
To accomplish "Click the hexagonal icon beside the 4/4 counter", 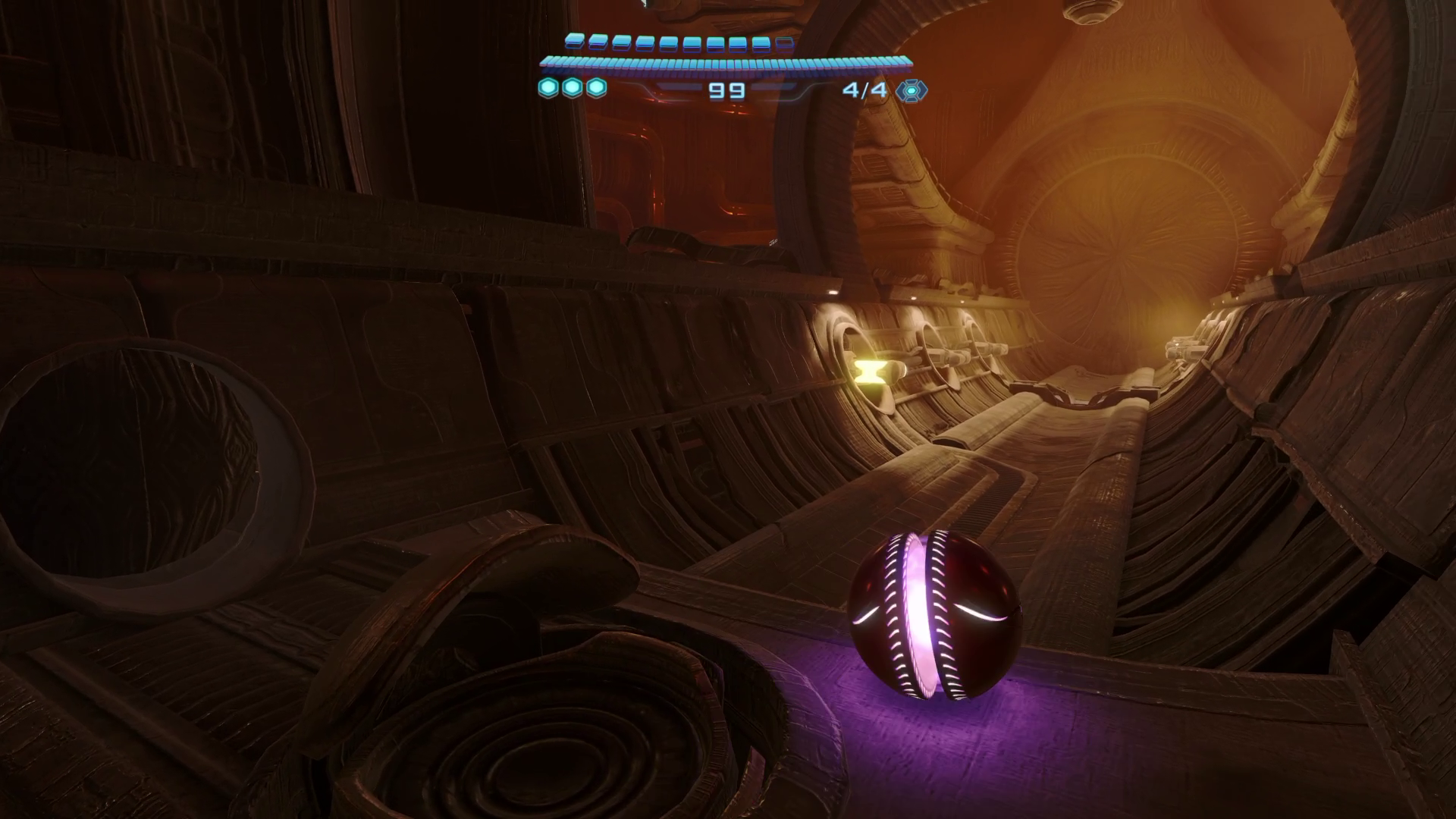I will [x=910, y=90].
